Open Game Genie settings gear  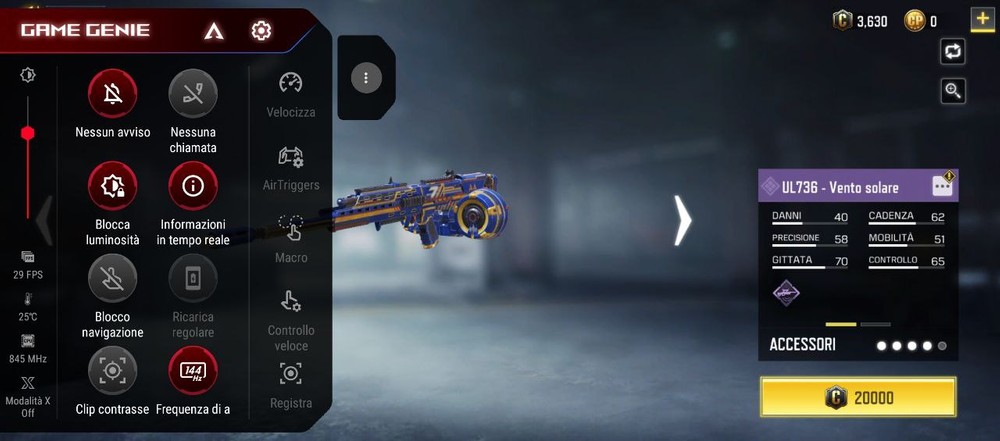pyautogui.click(x=261, y=30)
